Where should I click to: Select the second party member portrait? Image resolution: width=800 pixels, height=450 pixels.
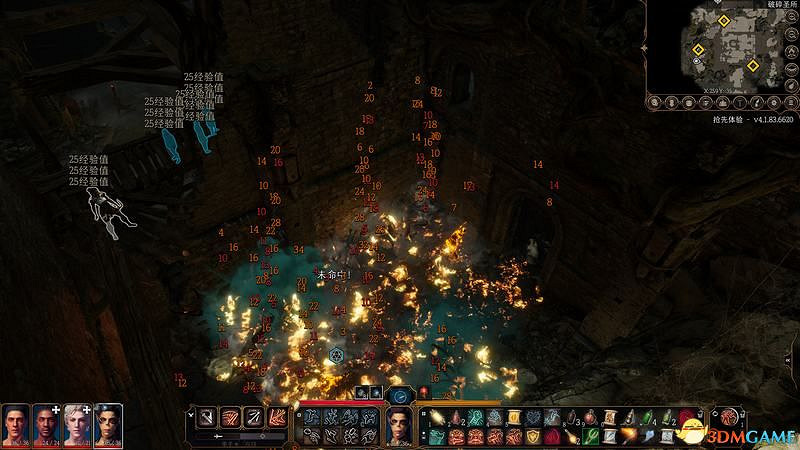[47, 424]
